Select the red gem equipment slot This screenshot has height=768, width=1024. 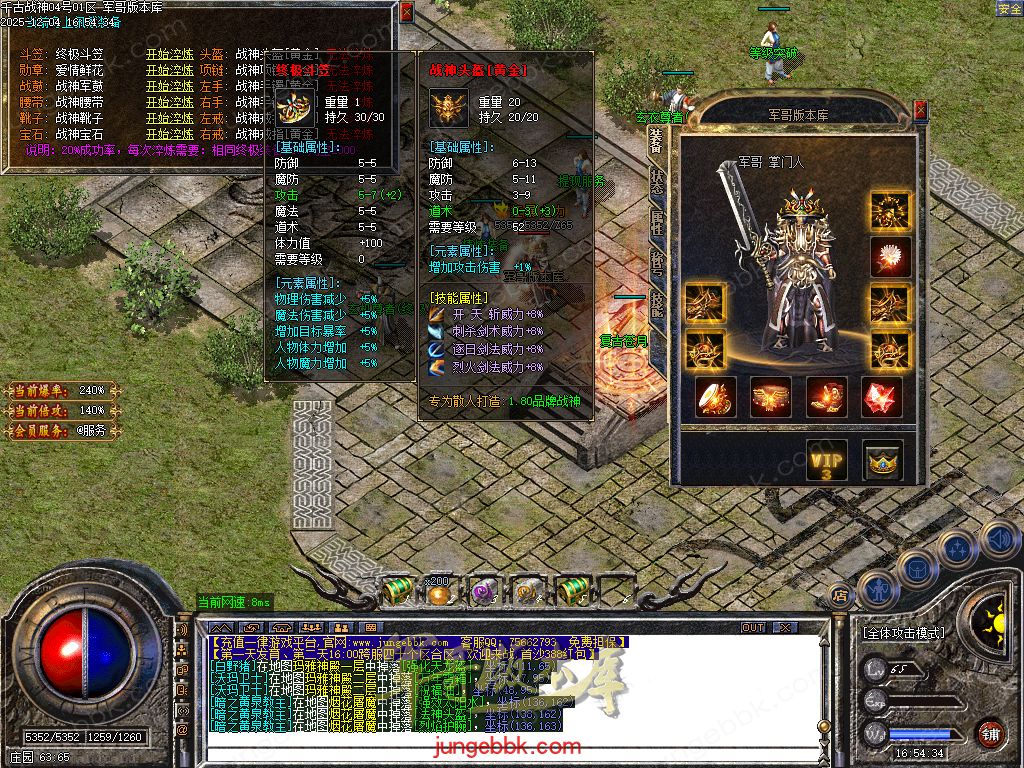[x=881, y=397]
